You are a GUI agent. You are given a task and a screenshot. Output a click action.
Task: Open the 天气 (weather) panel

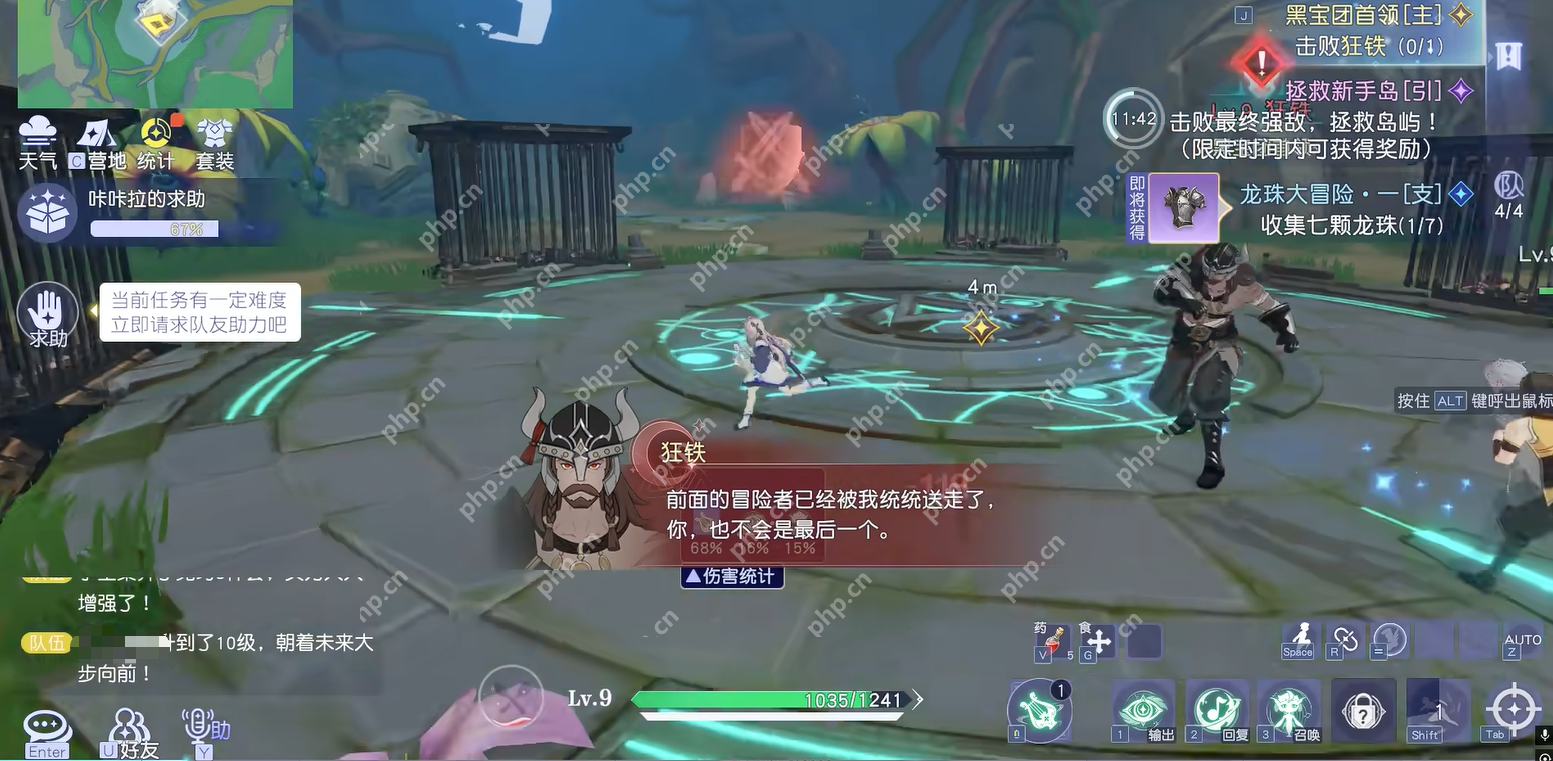tap(38, 140)
